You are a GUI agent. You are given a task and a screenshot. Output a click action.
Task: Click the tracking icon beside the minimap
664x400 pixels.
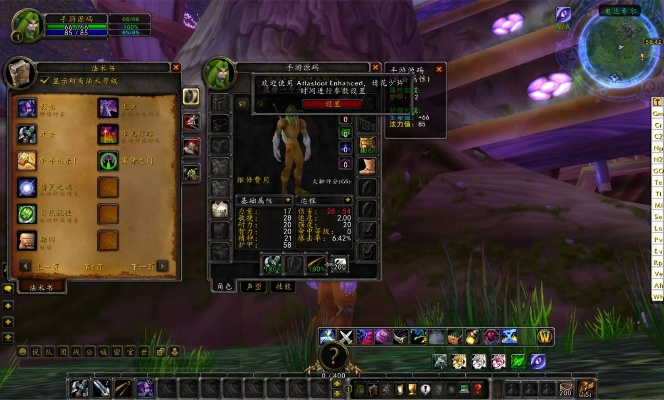(x=563, y=14)
